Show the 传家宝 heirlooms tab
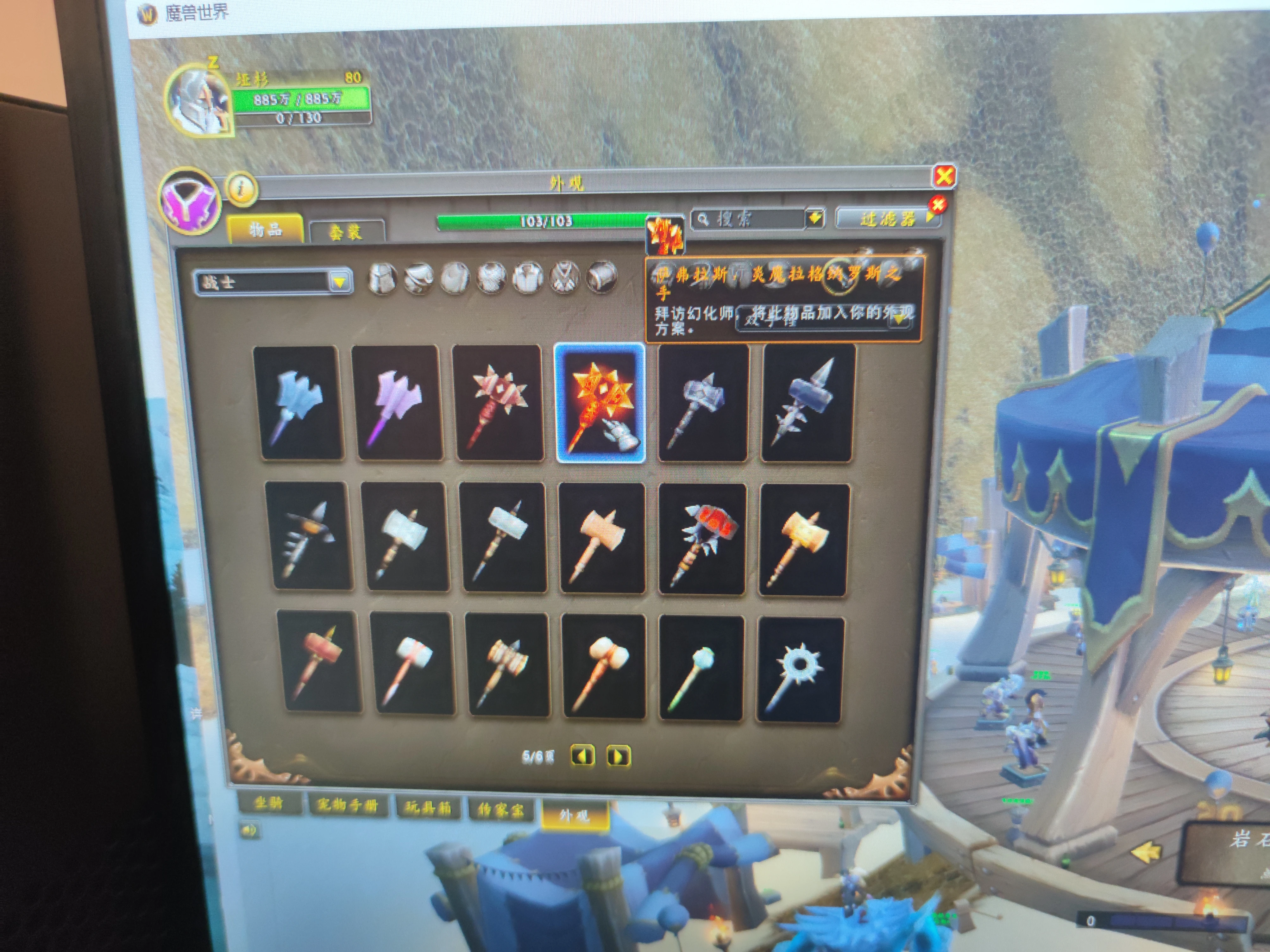1270x952 pixels. [501, 810]
